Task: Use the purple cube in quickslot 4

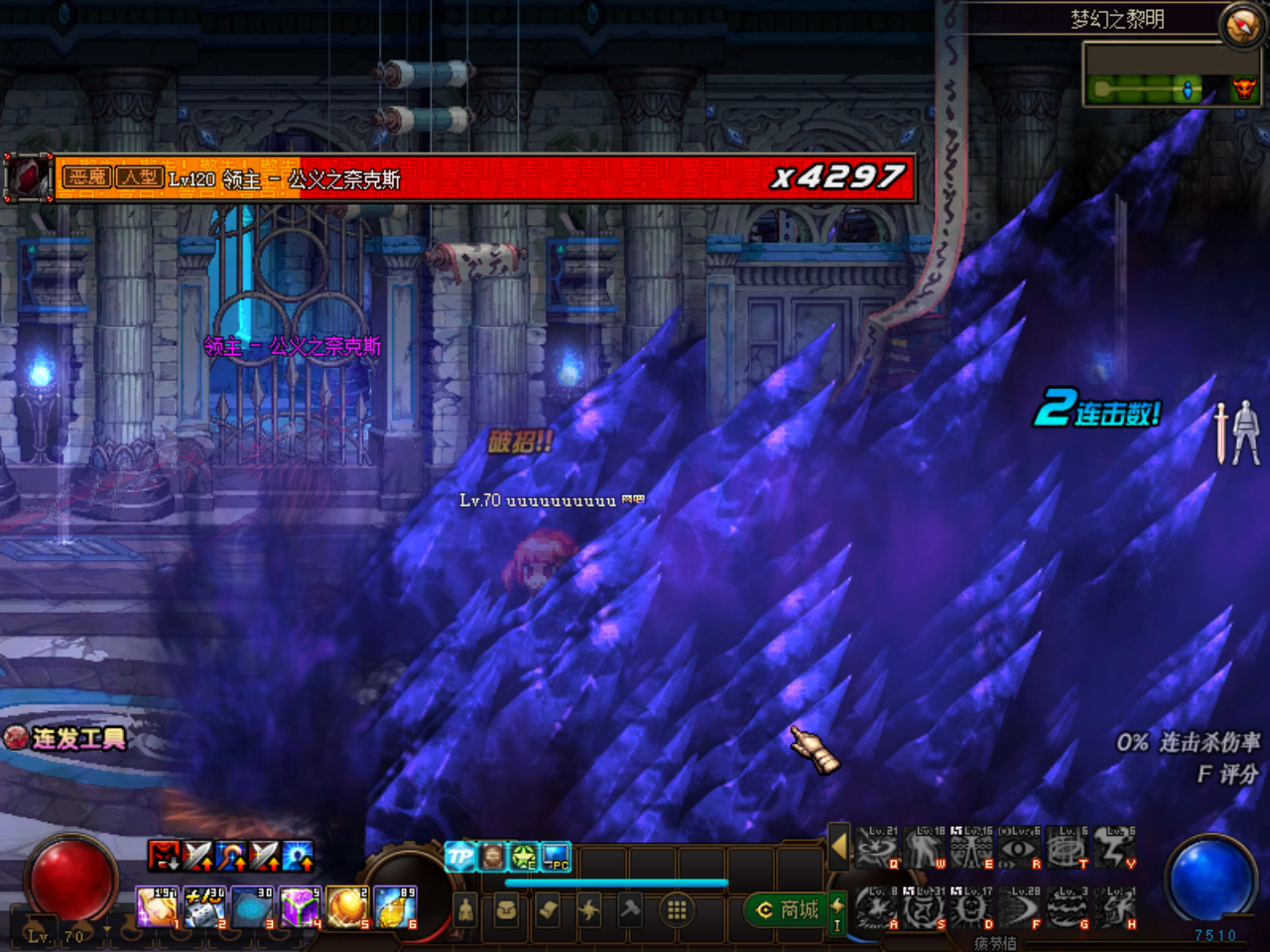Action: tap(300, 907)
